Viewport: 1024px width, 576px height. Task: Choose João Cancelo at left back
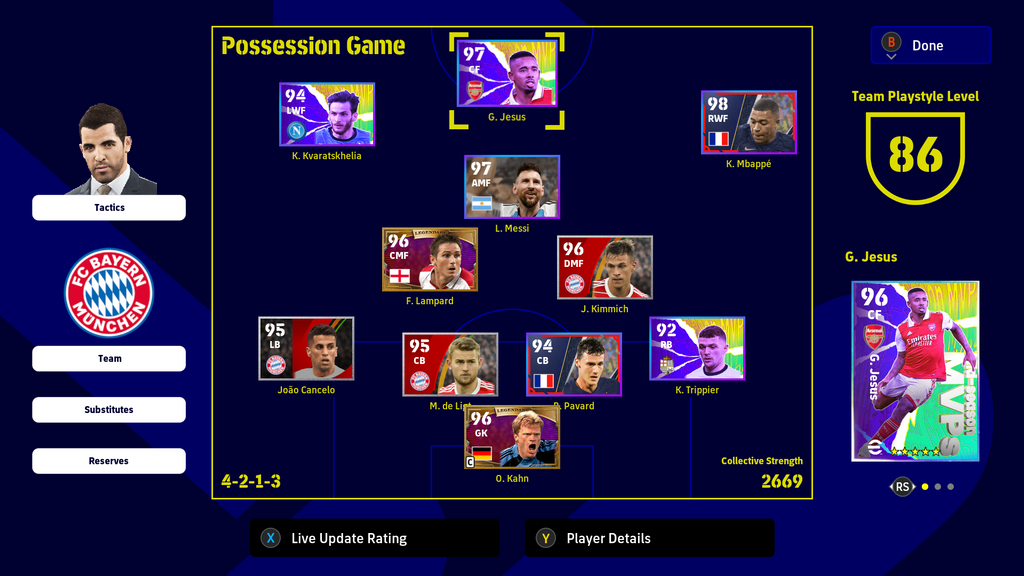pyautogui.click(x=306, y=348)
